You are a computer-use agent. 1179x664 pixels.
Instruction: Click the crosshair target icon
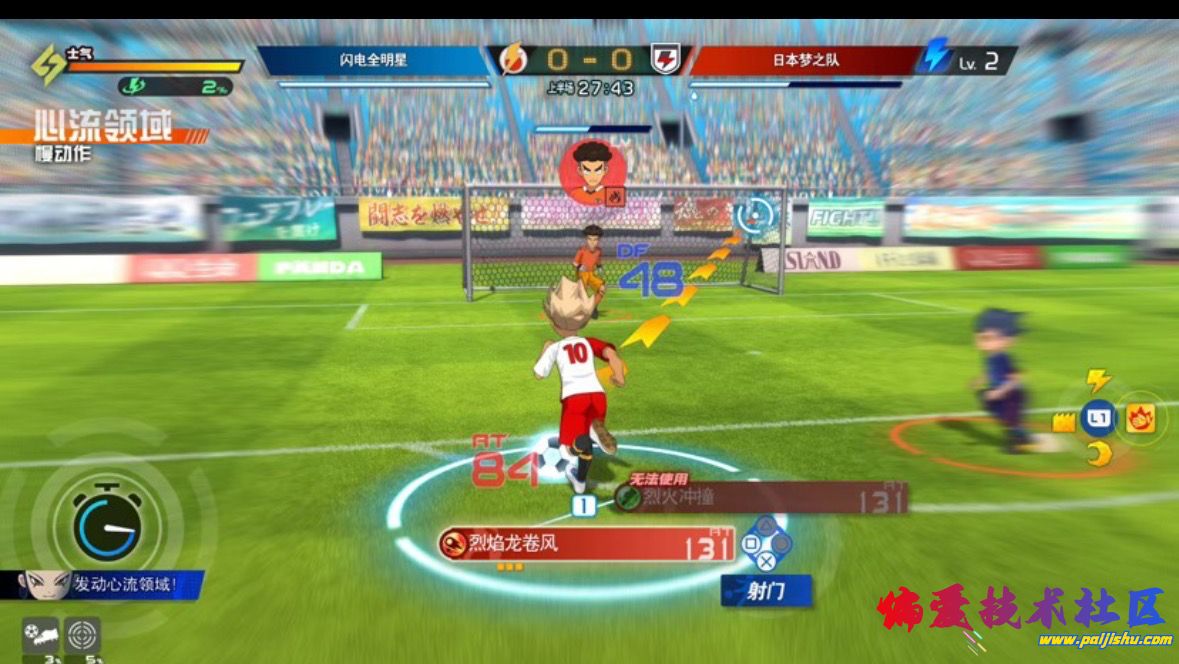82,635
